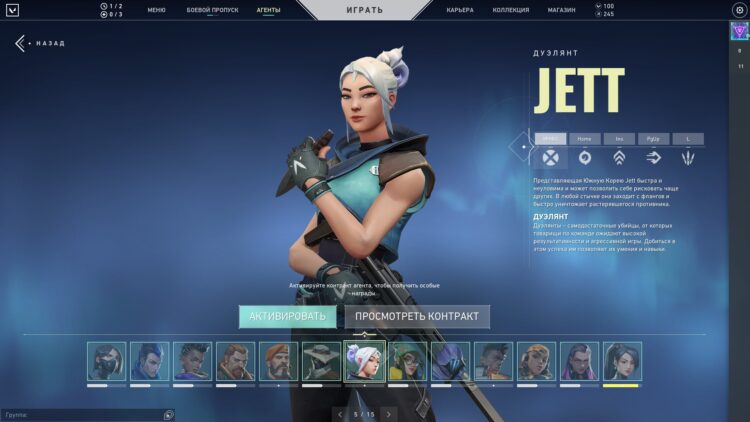Screen dimensions: 750x422
Task: Choose the purple-hooded Omen portrait
Action: [x=450, y=361]
